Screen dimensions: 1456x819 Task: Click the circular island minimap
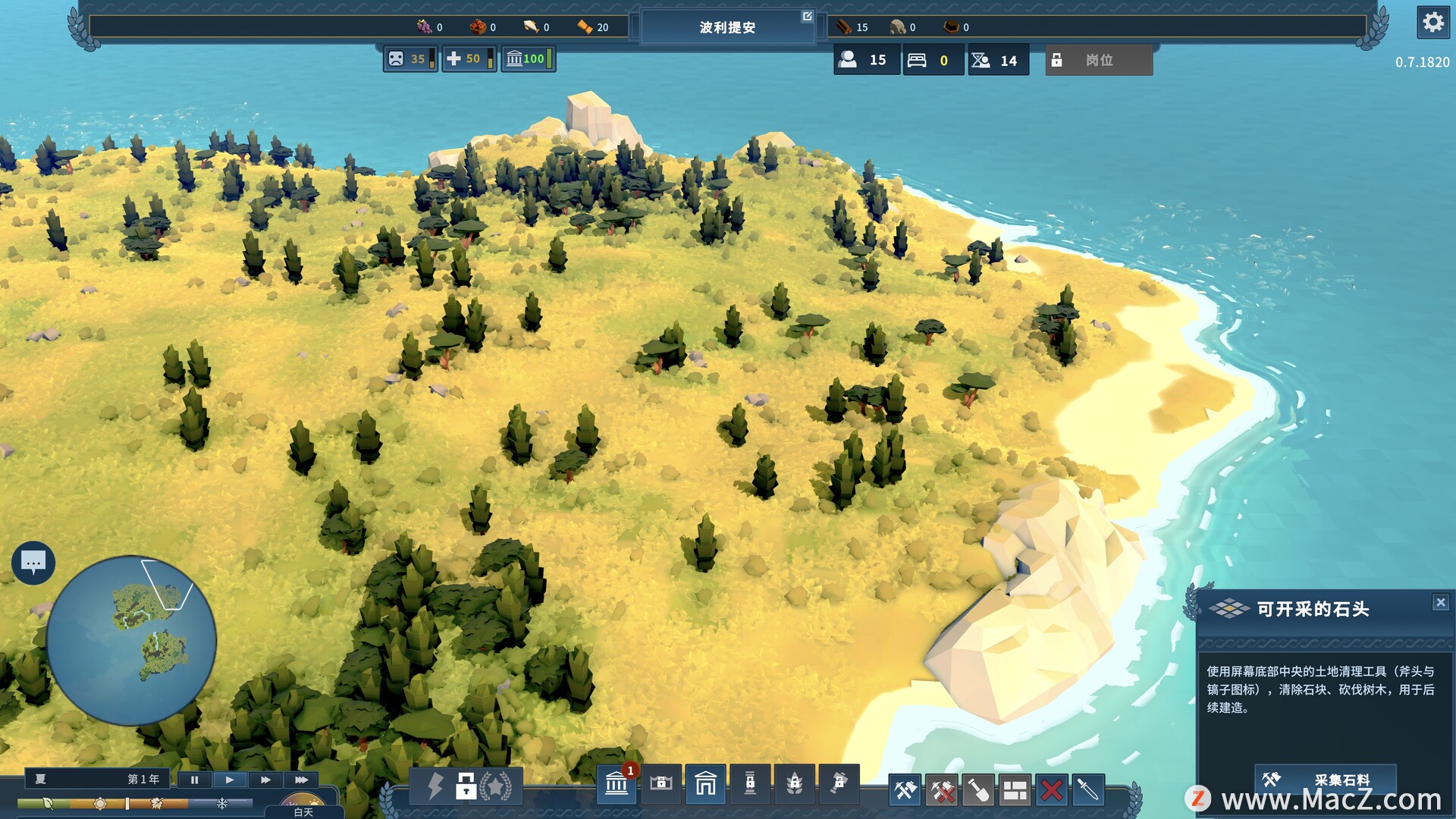pos(131,641)
